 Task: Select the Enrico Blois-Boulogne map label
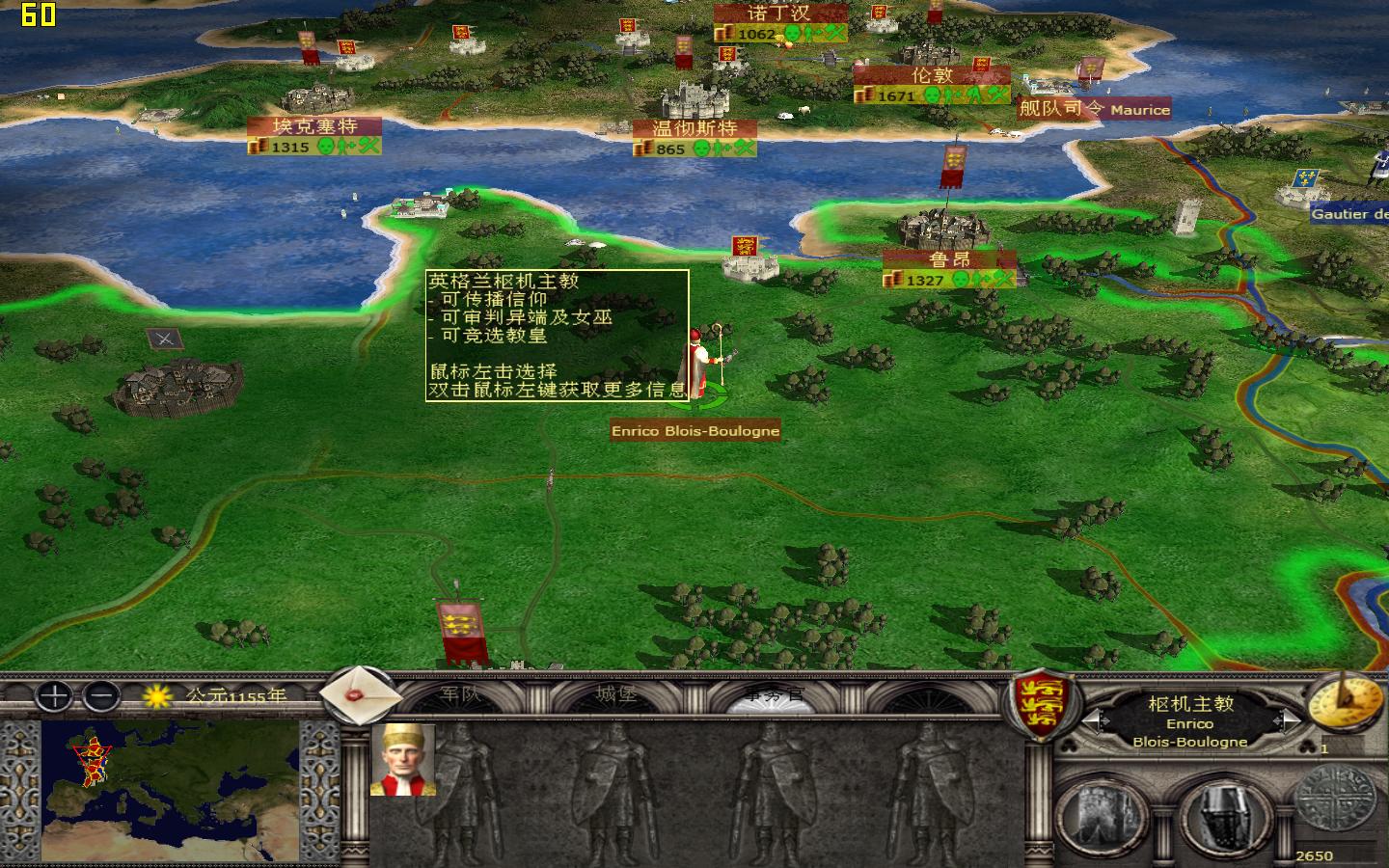point(694,431)
